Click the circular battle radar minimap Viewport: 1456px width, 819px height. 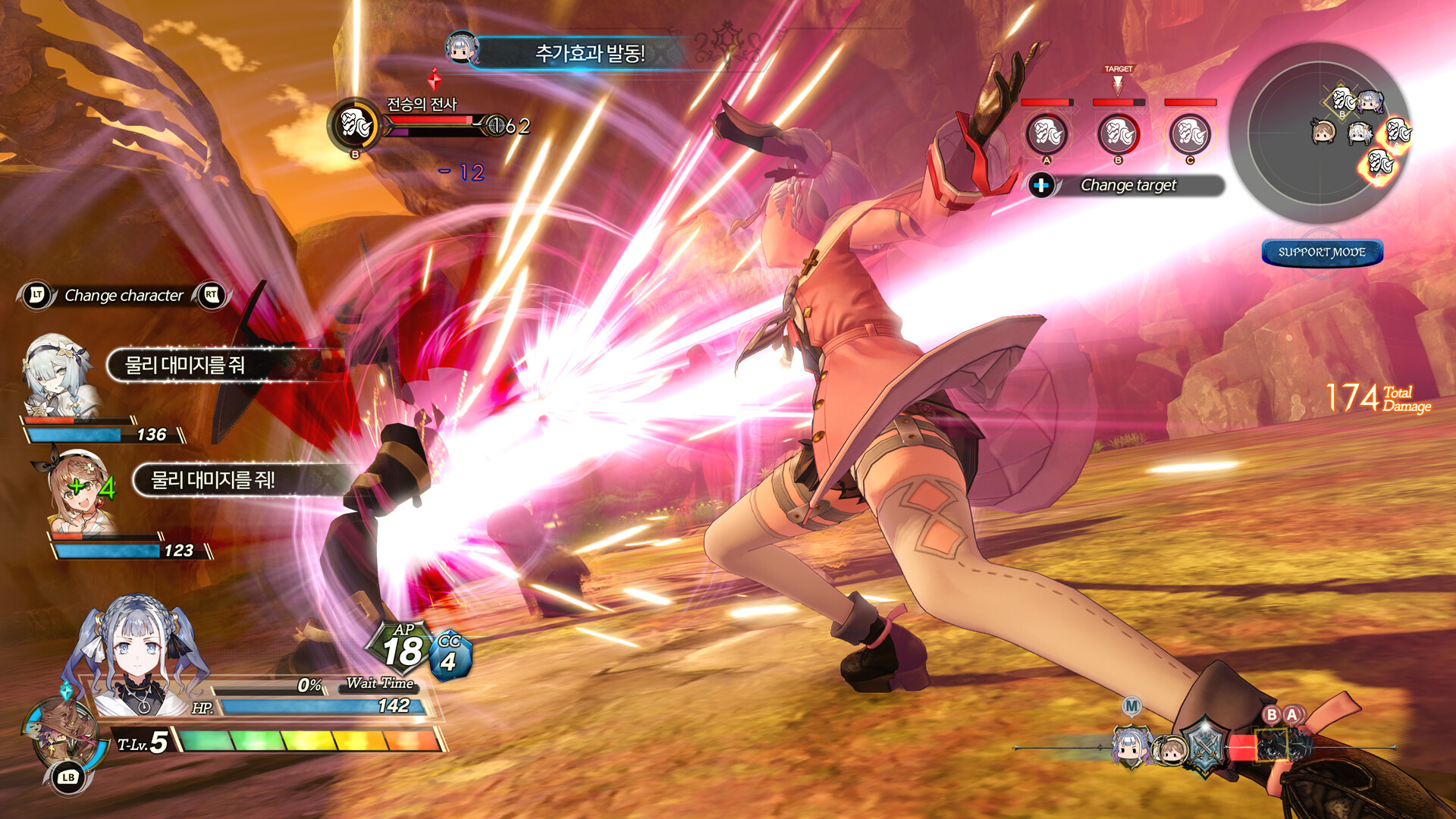1320,133
